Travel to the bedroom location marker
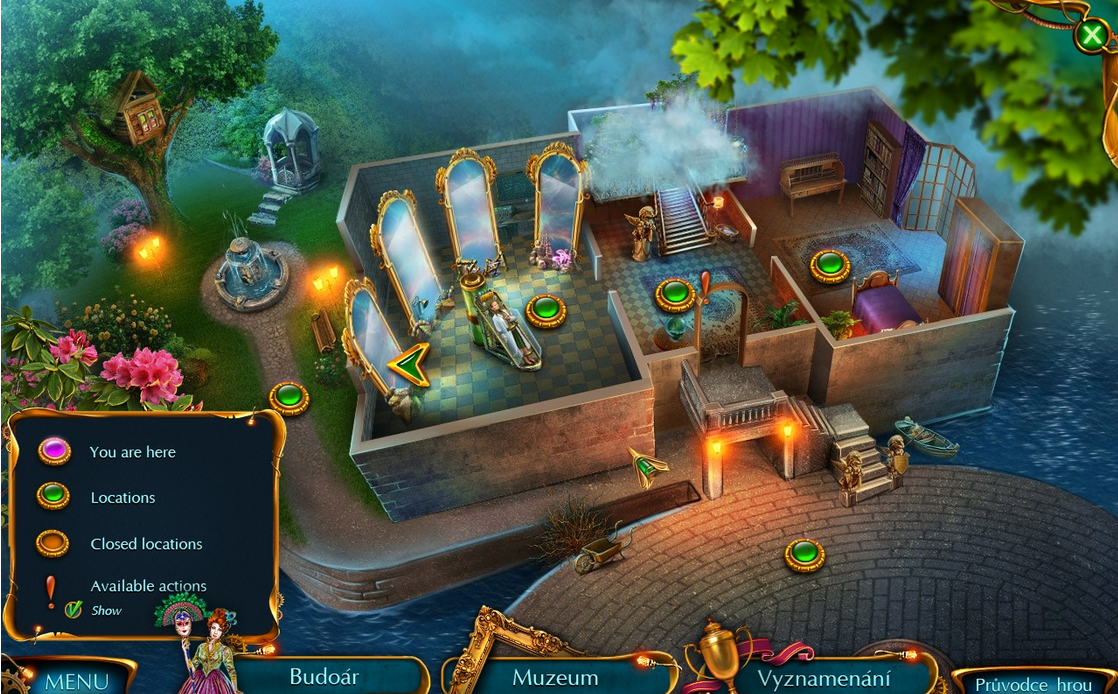 click(x=830, y=266)
